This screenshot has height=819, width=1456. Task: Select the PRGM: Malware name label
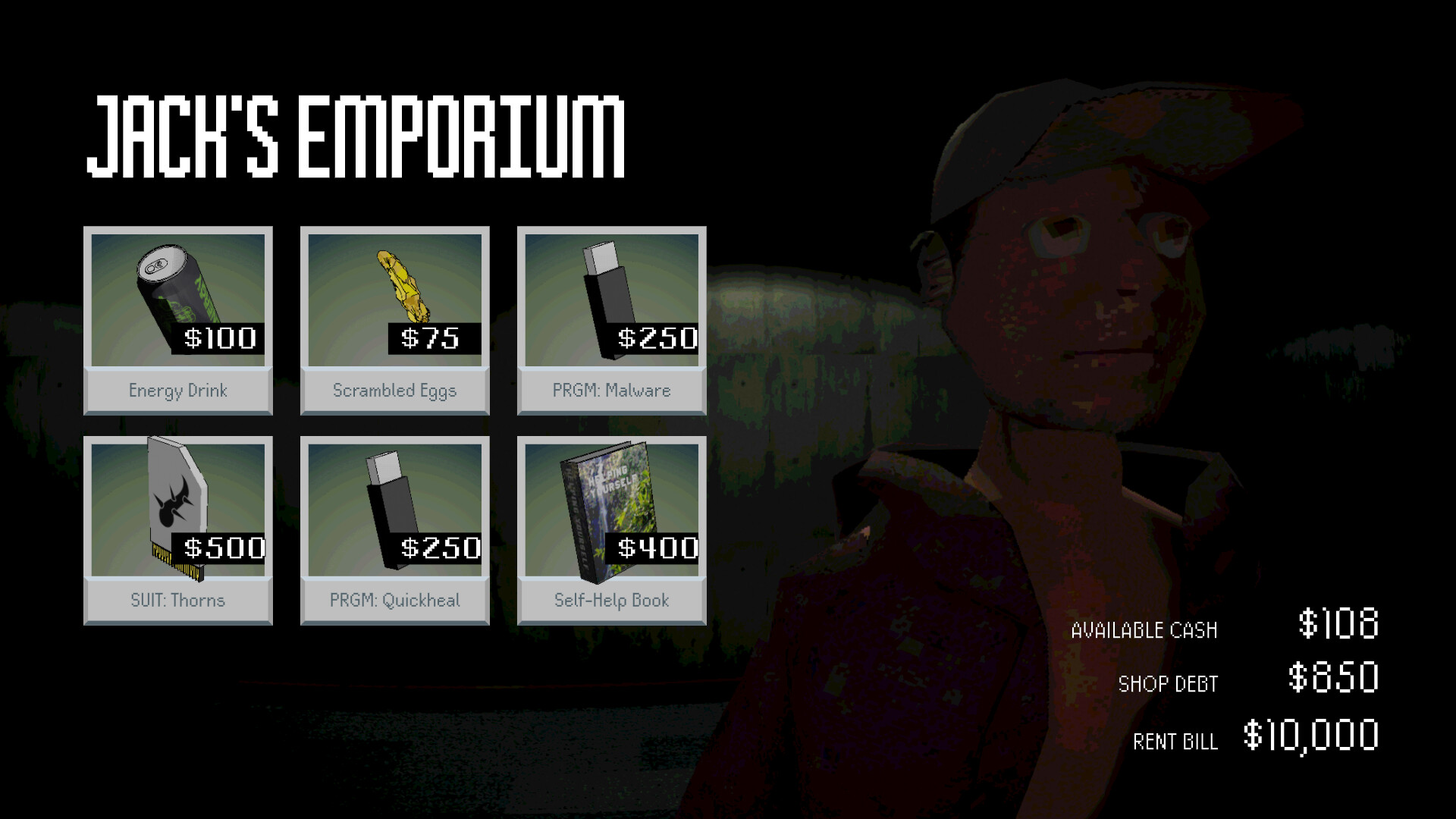[611, 391]
